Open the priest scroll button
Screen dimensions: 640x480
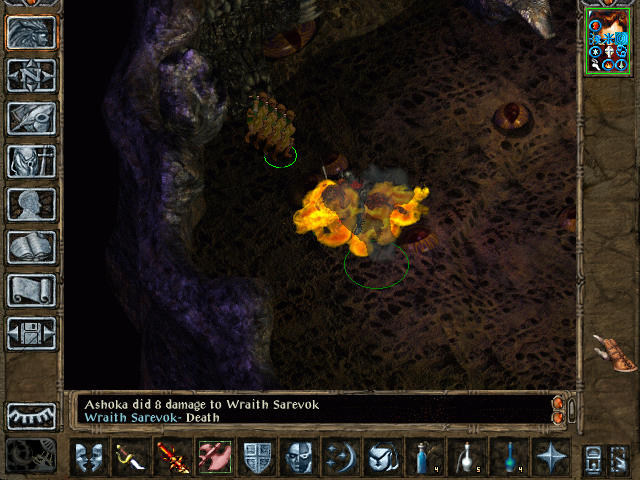pos(31,290)
